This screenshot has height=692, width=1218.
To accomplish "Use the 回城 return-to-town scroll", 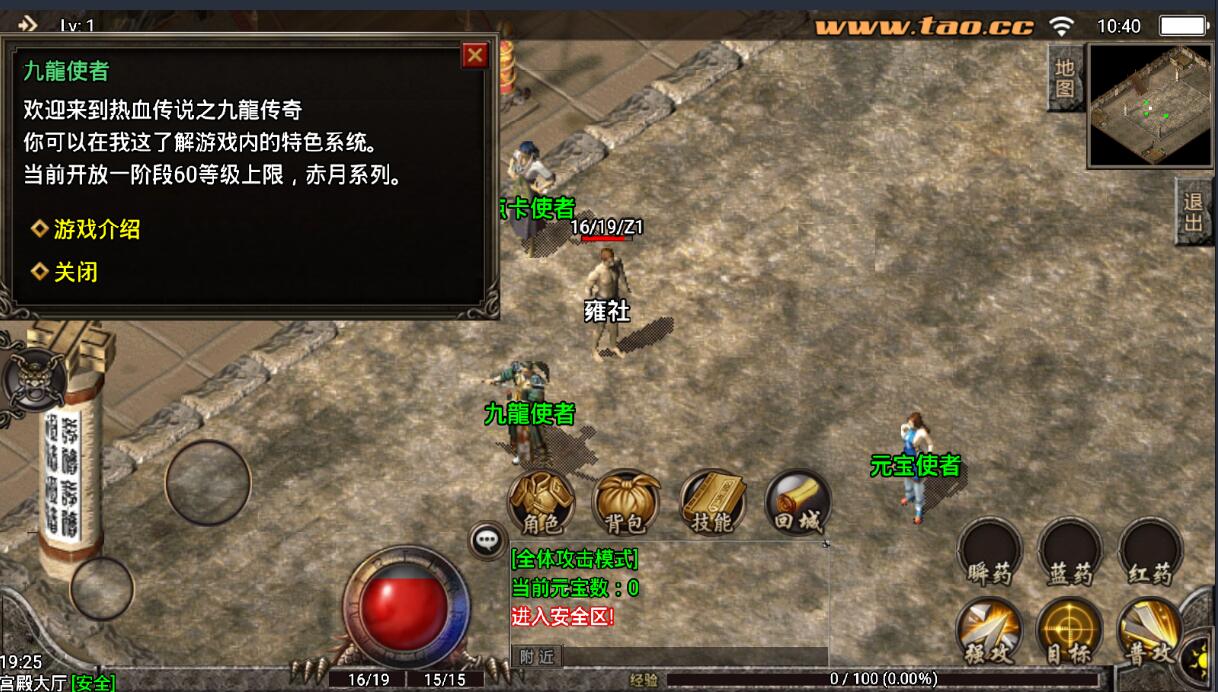I will 797,502.
